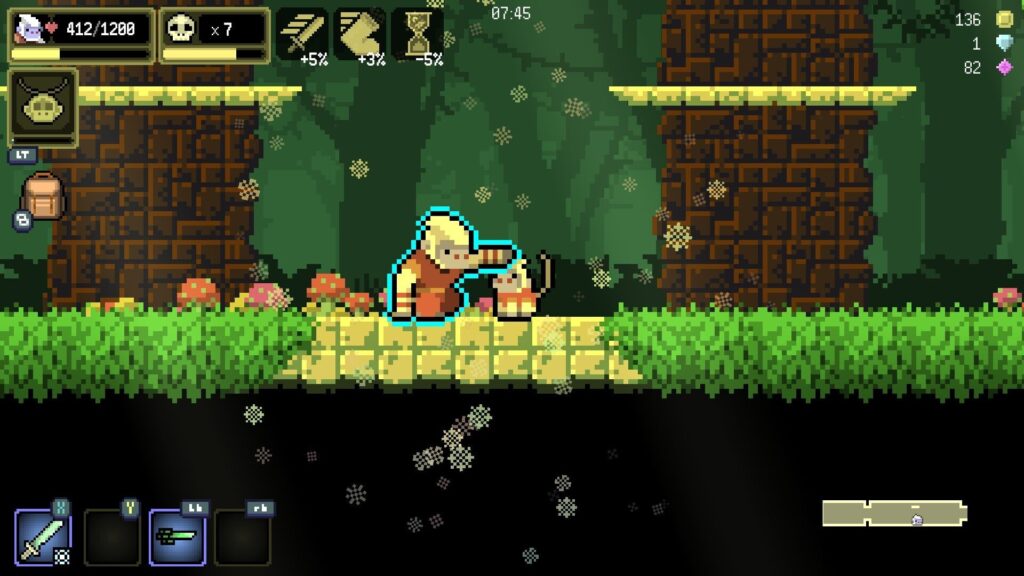Click the winged boot +3% buff icon
The width and height of the screenshot is (1024, 576).
tap(359, 33)
